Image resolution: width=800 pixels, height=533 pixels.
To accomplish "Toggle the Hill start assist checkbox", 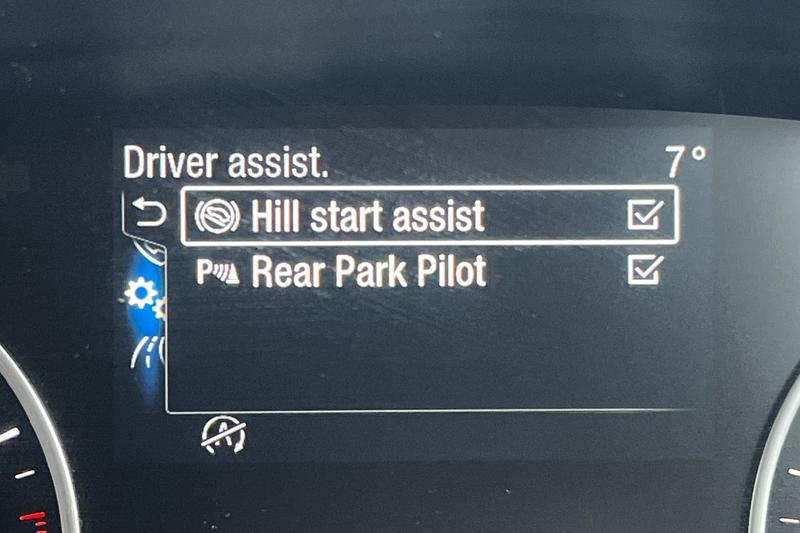I will coord(645,216).
